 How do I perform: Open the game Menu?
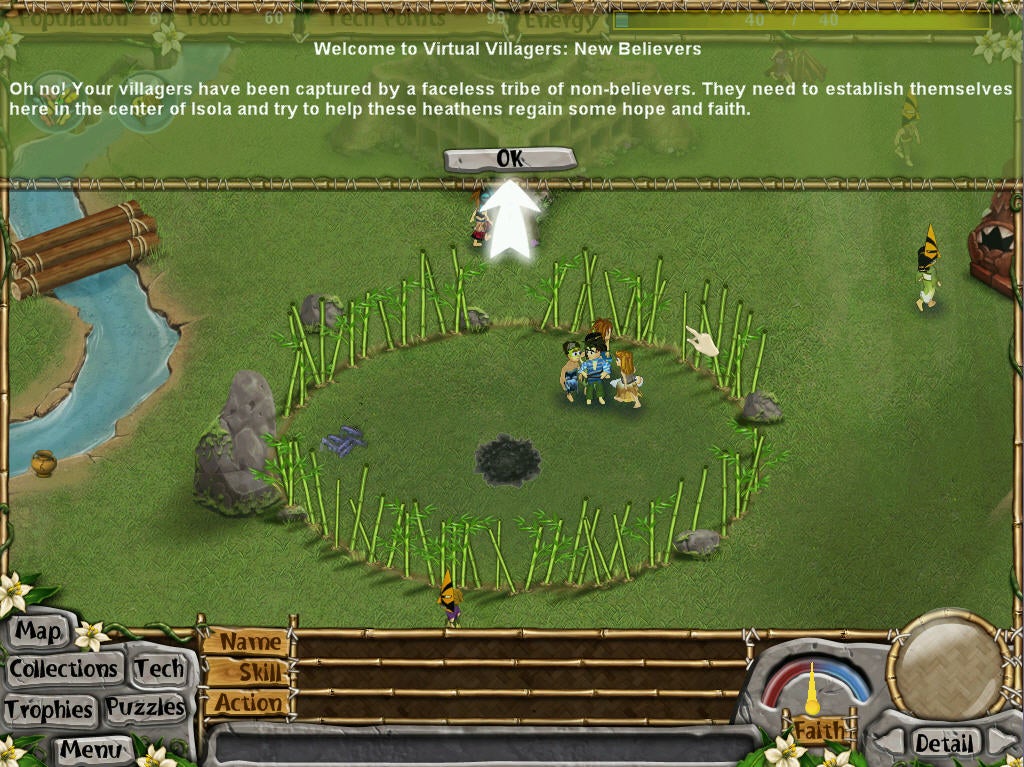tap(91, 748)
